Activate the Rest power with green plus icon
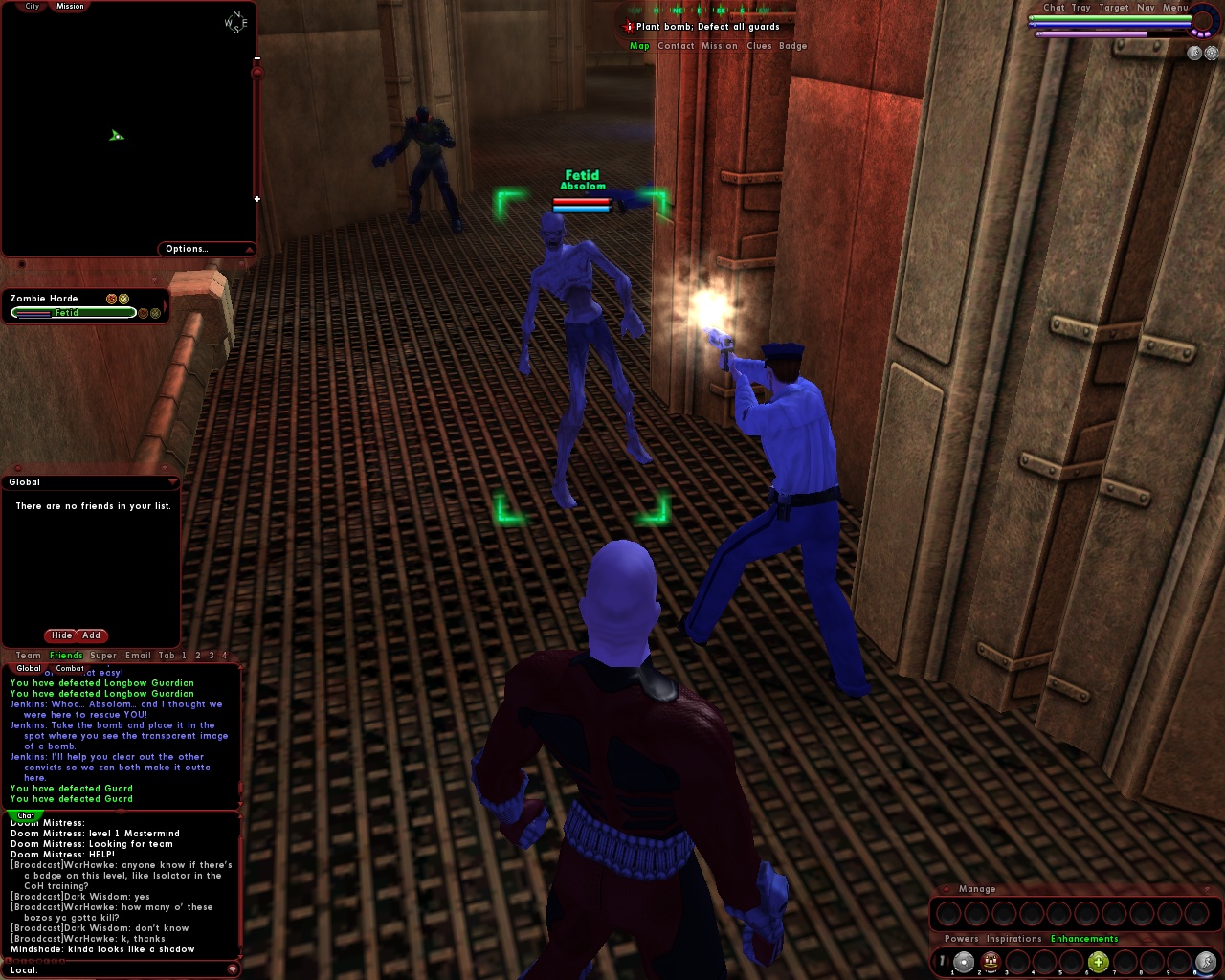The height and width of the screenshot is (980, 1225). point(1097,962)
